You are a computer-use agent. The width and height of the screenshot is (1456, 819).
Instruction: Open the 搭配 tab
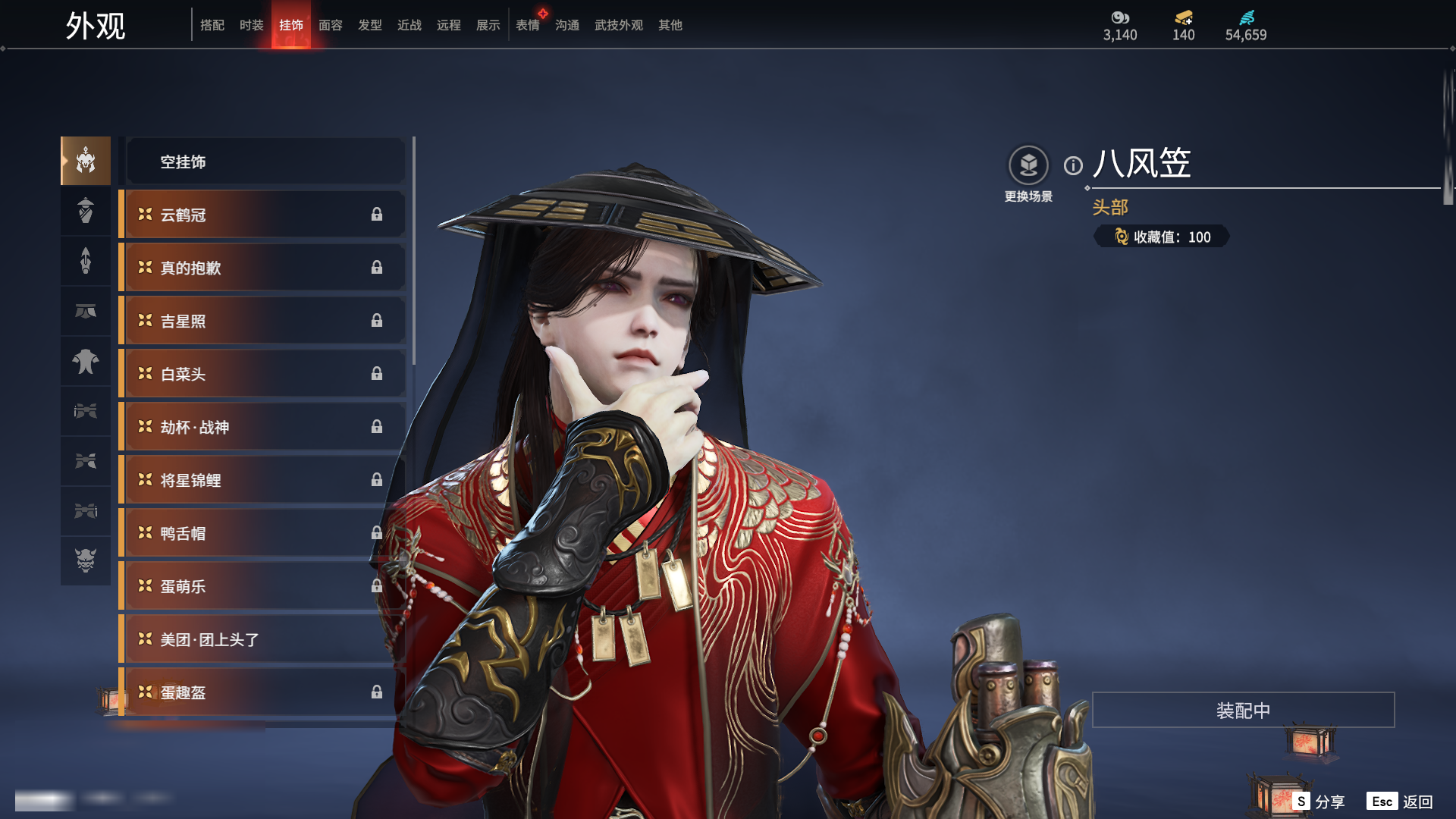(212, 25)
